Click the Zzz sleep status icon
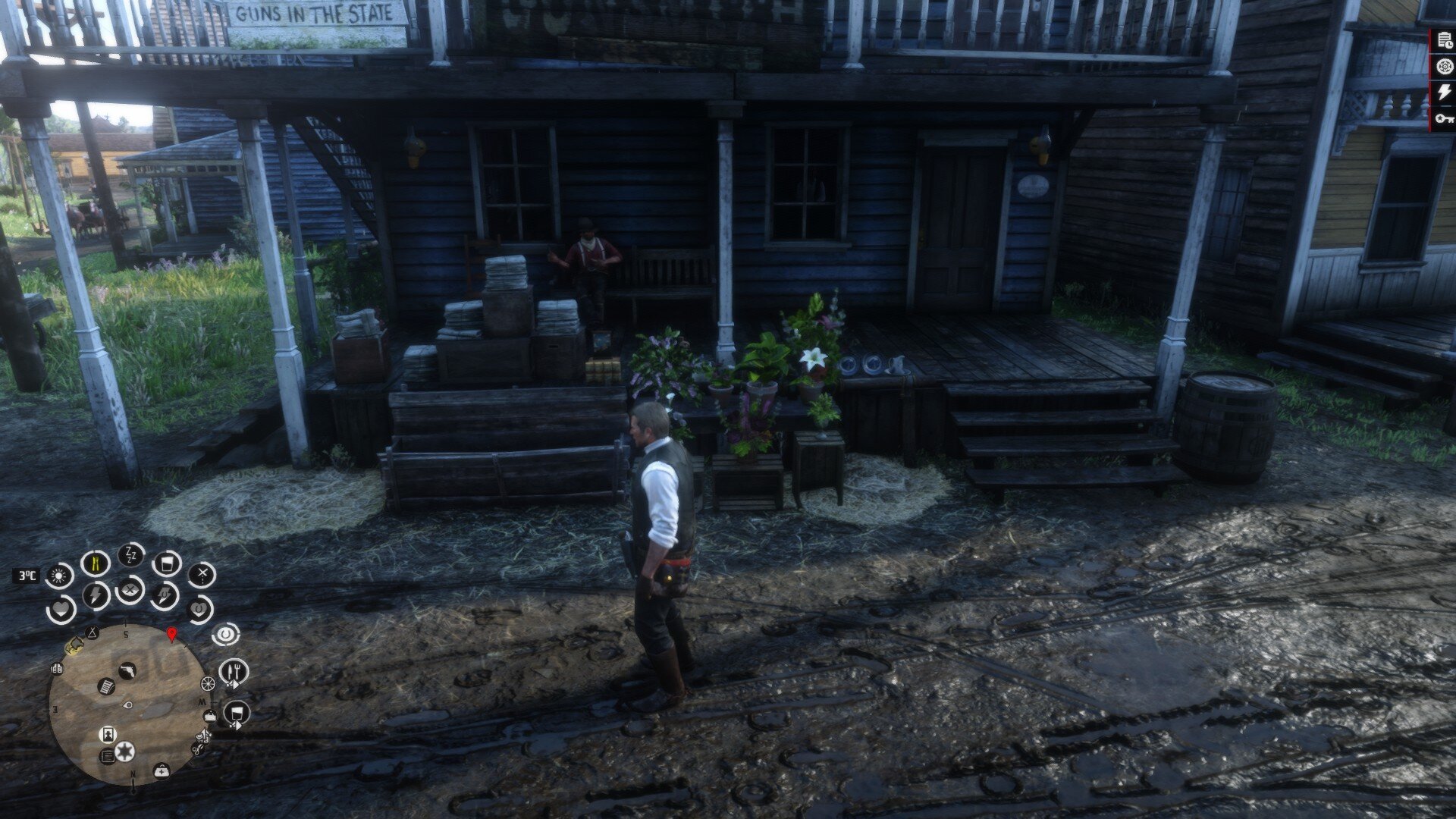Screen dimensions: 1456x819 tap(130, 555)
